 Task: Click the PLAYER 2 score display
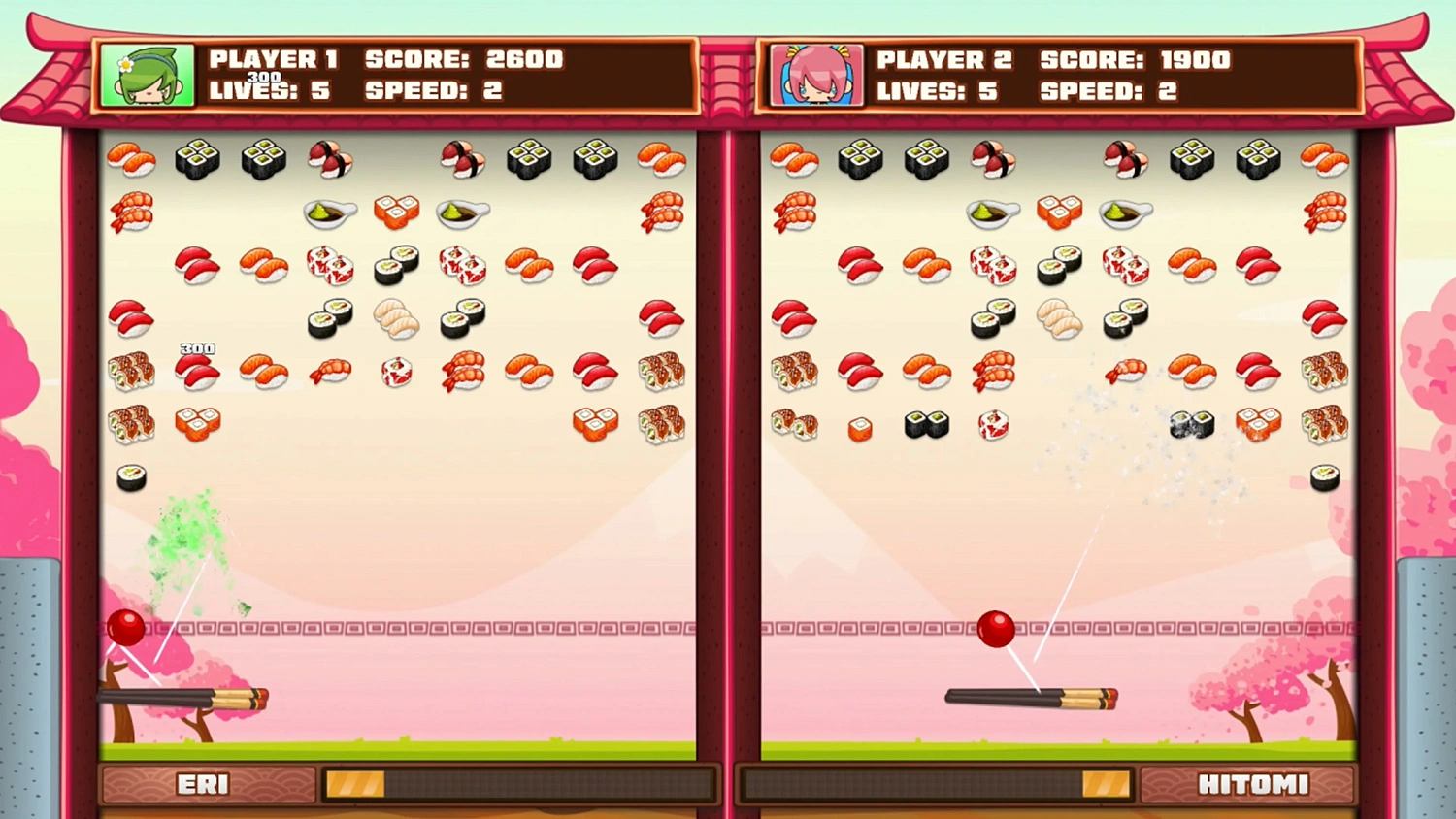(1136, 60)
